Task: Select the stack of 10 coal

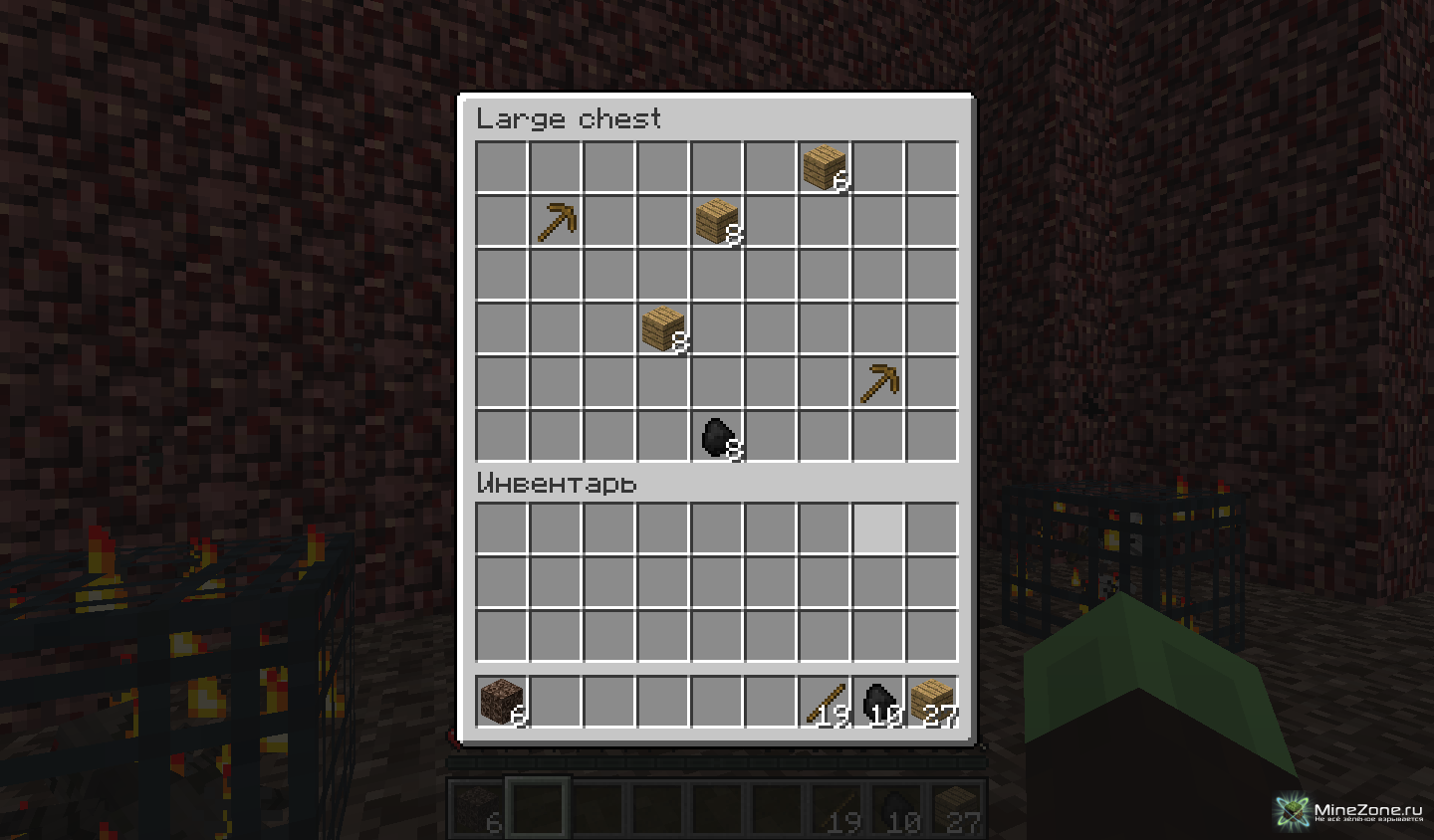Action: 878,701
